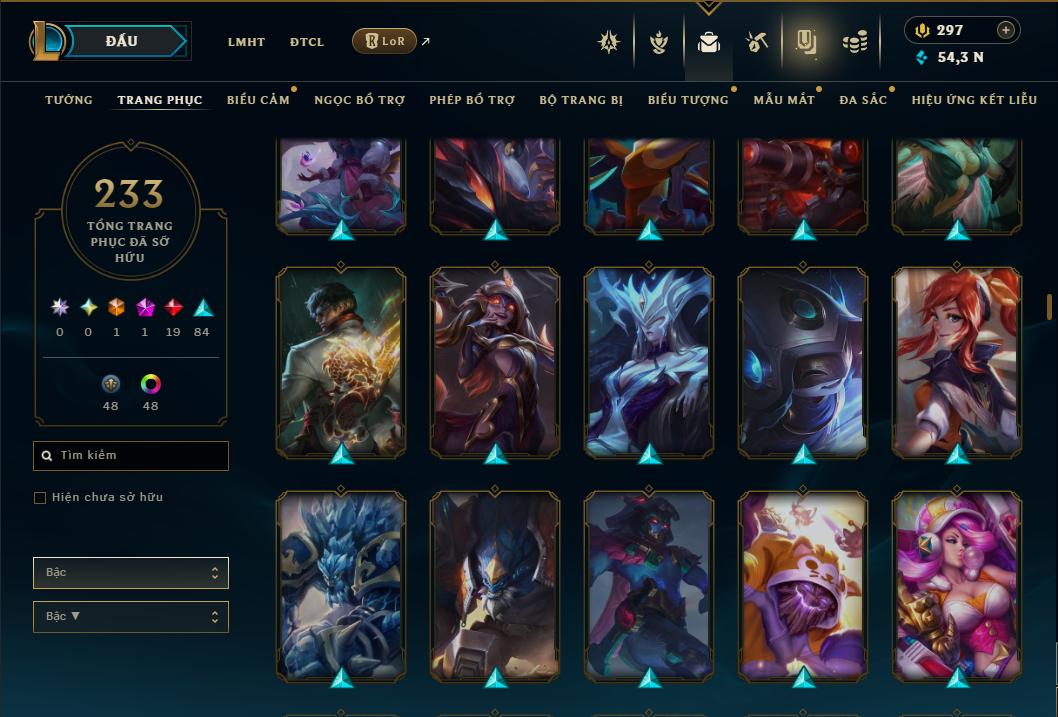Open the coin stack store icon
Viewport: 1058px width, 717px height.
click(x=854, y=42)
